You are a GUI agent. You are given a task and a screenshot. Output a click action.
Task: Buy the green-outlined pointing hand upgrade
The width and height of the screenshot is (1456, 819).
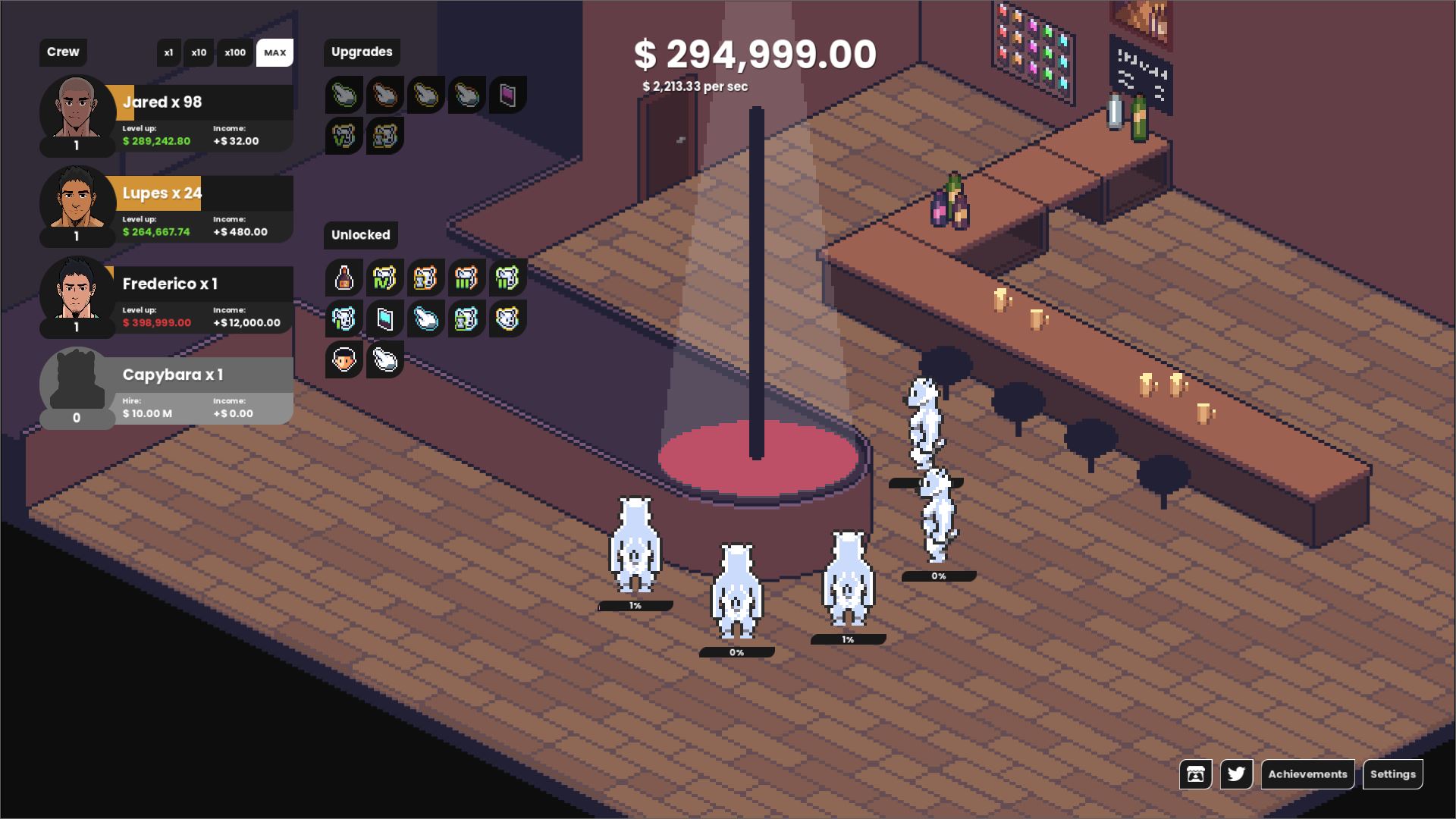344,96
